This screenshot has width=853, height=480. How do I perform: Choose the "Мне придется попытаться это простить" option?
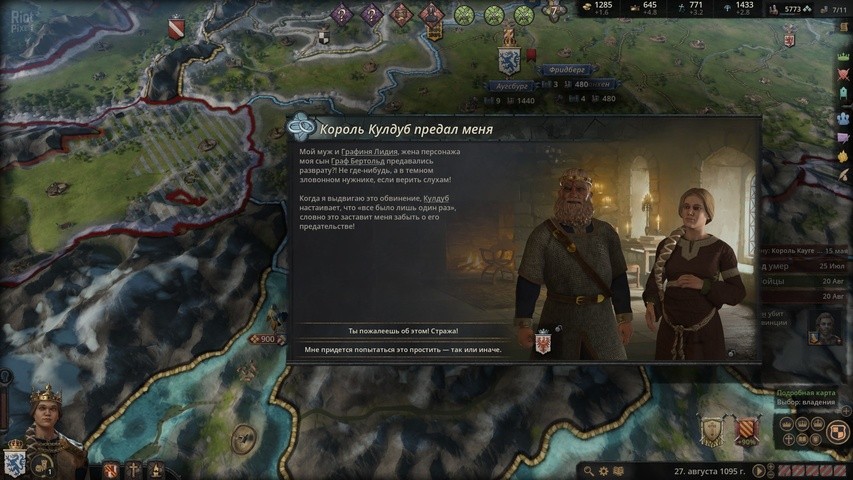(403, 350)
